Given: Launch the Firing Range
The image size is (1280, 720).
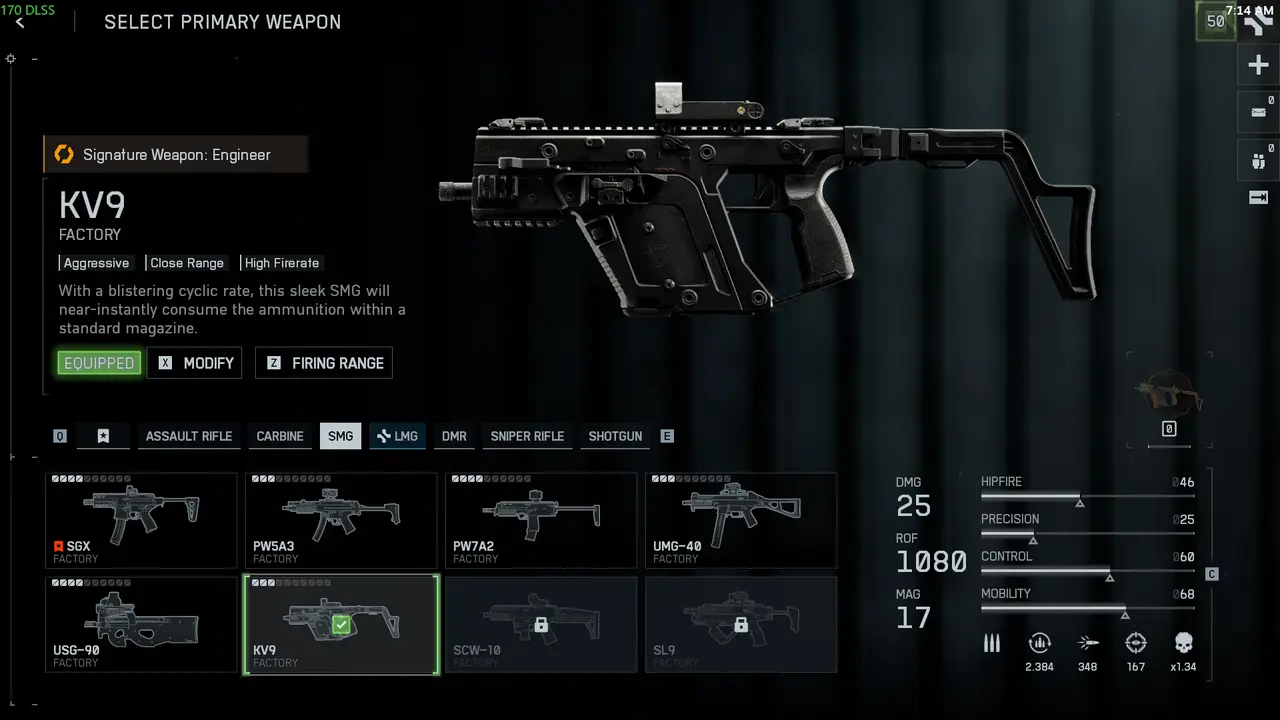Looking at the screenshot, I should pyautogui.click(x=324, y=363).
